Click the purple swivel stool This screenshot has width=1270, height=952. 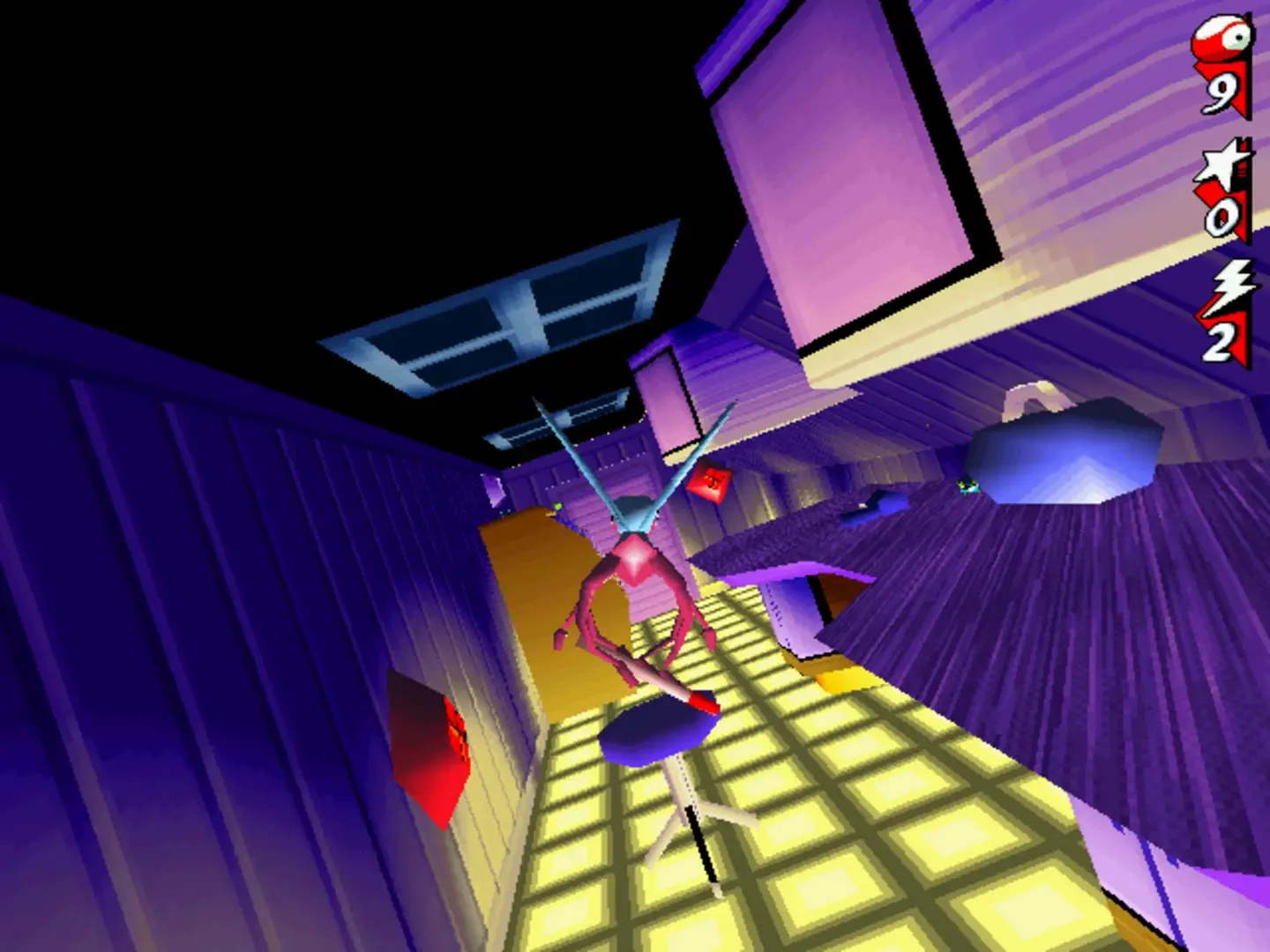pyautogui.click(x=657, y=736)
